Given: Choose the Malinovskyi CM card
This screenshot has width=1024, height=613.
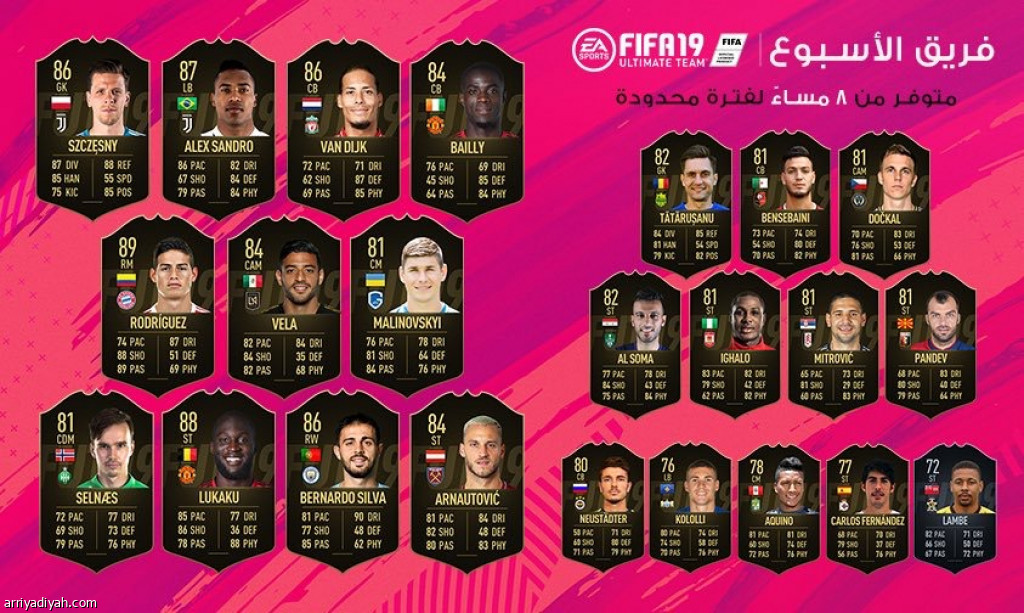Looking at the screenshot, I should [406, 304].
